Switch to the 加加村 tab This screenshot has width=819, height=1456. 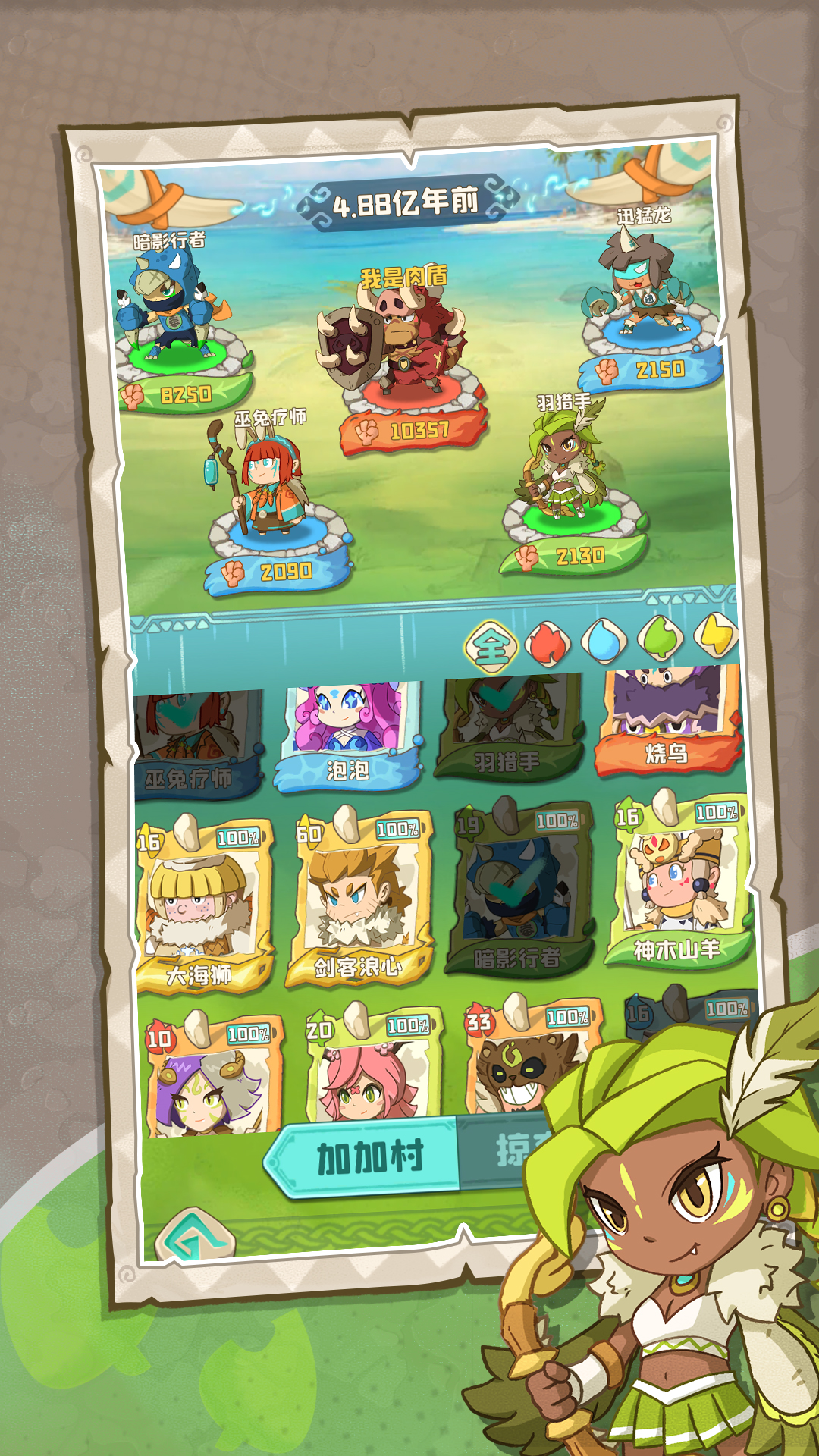tap(366, 1157)
